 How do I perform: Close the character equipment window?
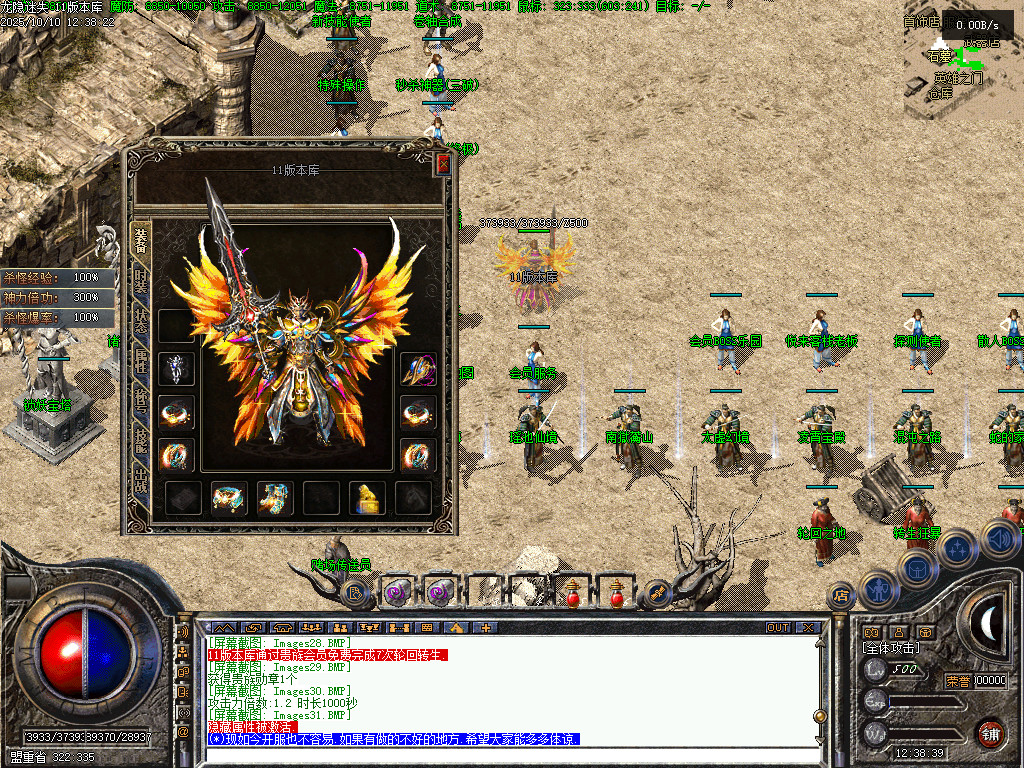pos(444,165)
